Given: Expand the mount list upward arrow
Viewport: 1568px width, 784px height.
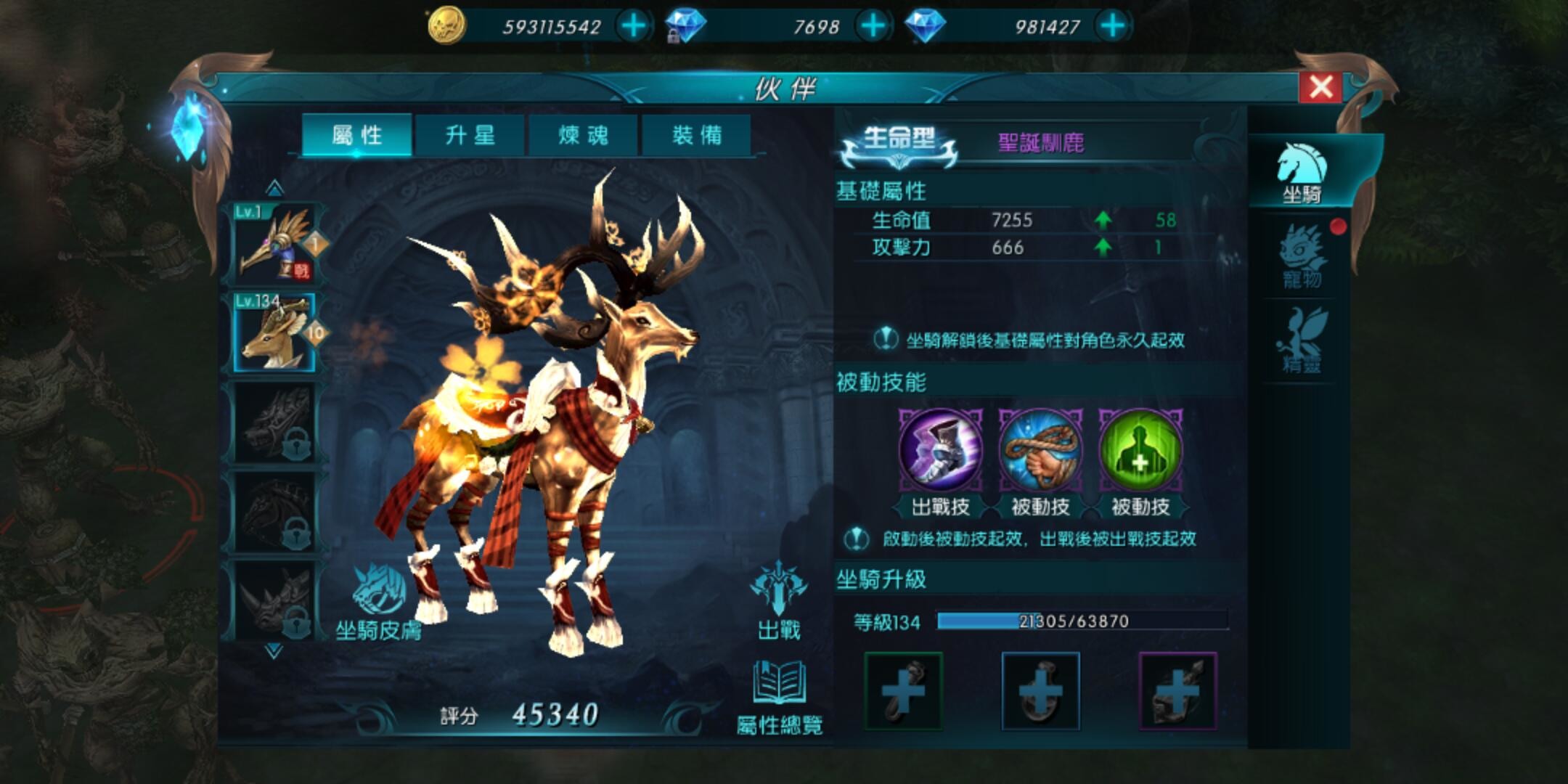Looking at the screenshot, I should tap(274, 189).
